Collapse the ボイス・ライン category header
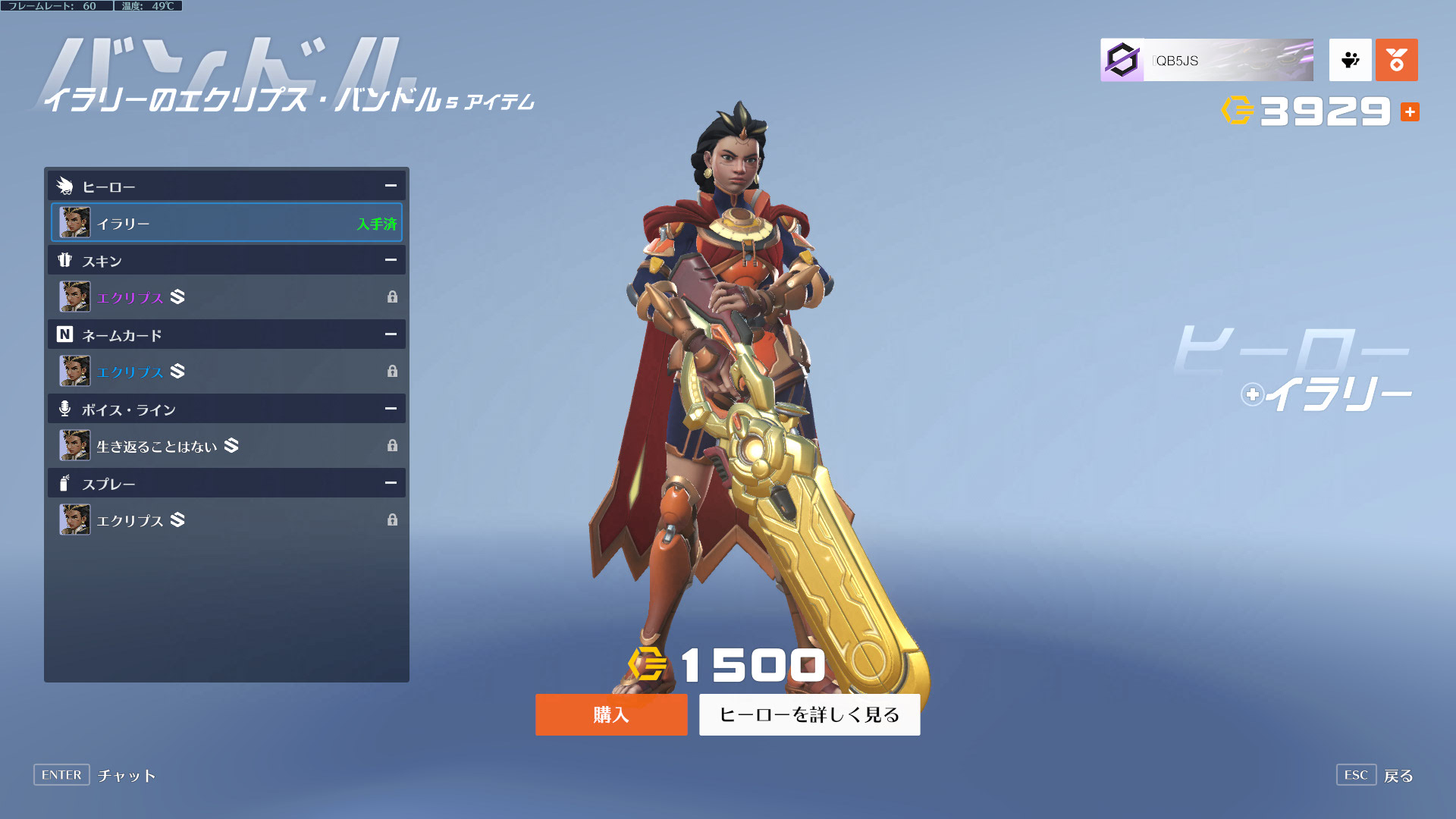The height and width of the screenshot is (819, 1456). pyautogui.click(x=391, y=409)
